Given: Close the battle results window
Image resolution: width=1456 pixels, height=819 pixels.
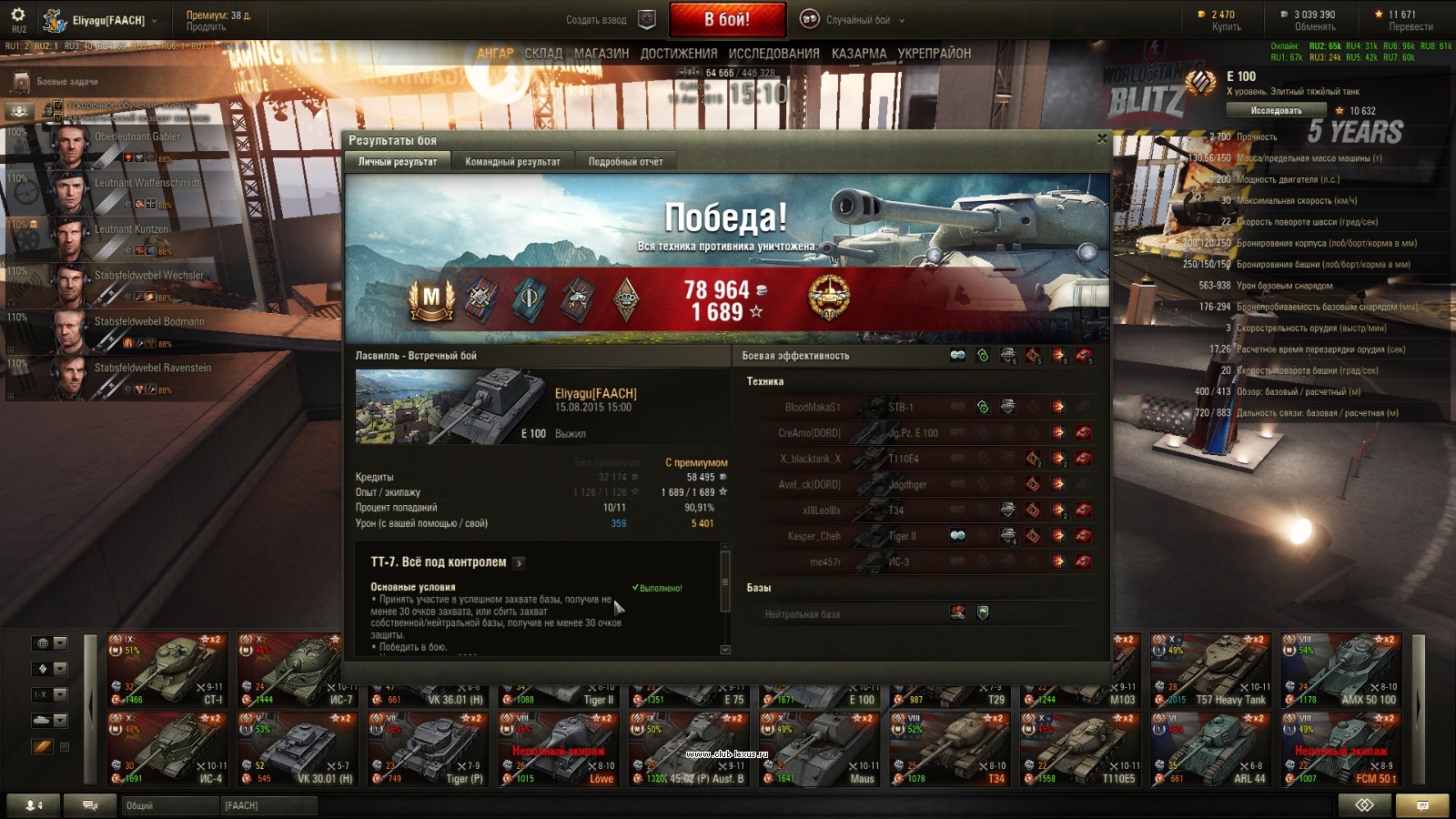Looking at the screenshot, I should [1102, 138].
